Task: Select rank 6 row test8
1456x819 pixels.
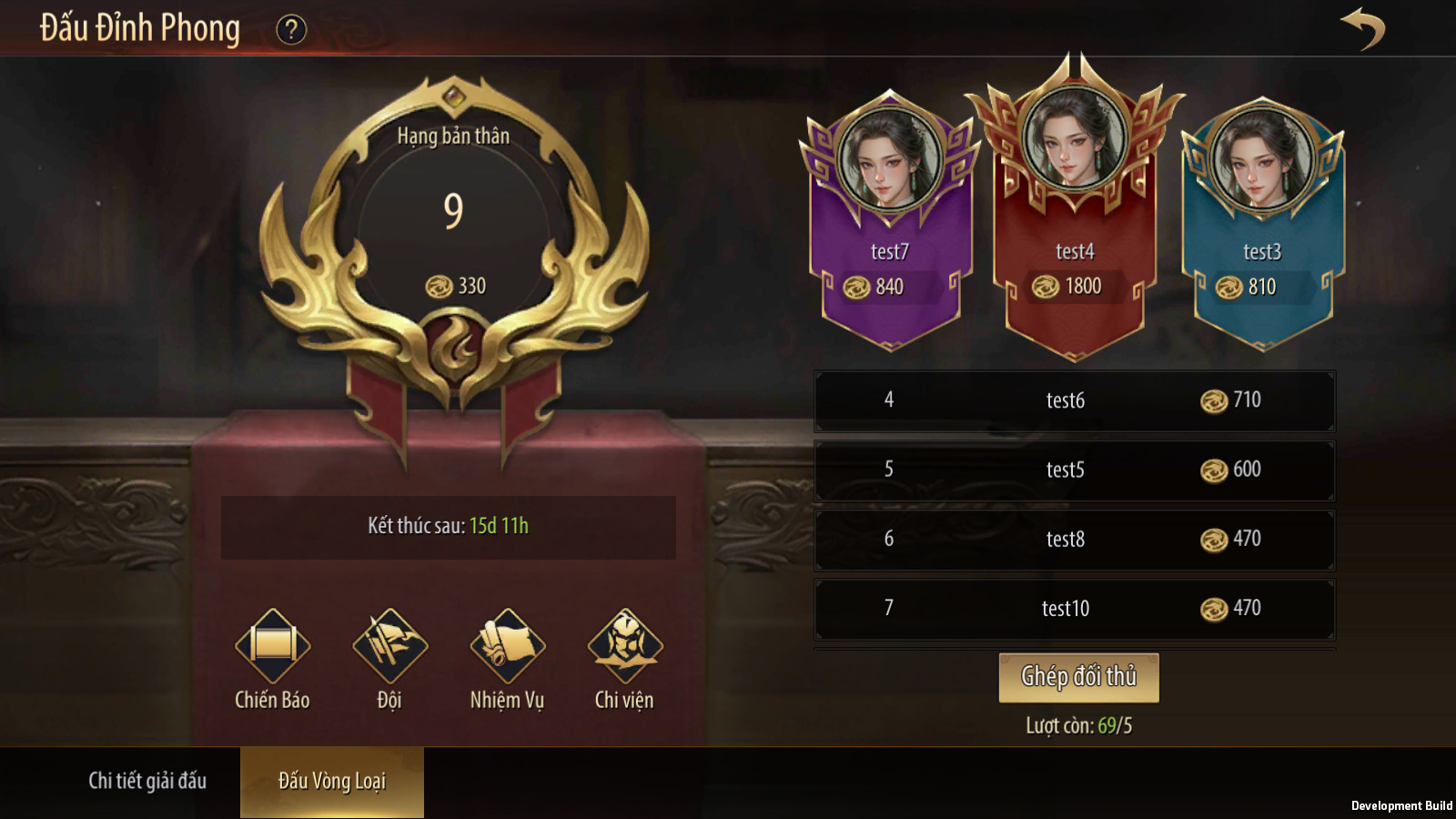Action: [1074, 540]
